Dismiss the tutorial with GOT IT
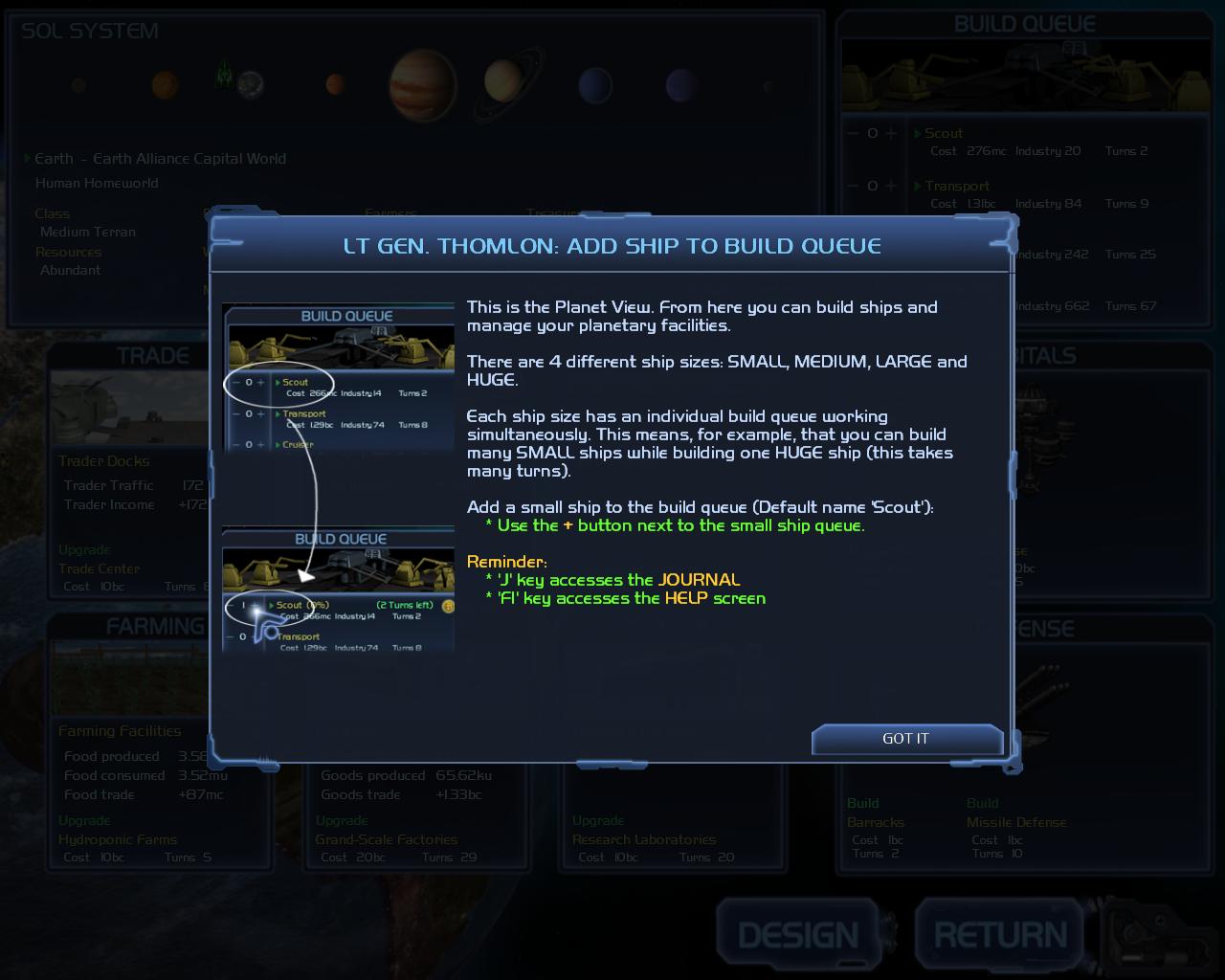 coord(905,739)
